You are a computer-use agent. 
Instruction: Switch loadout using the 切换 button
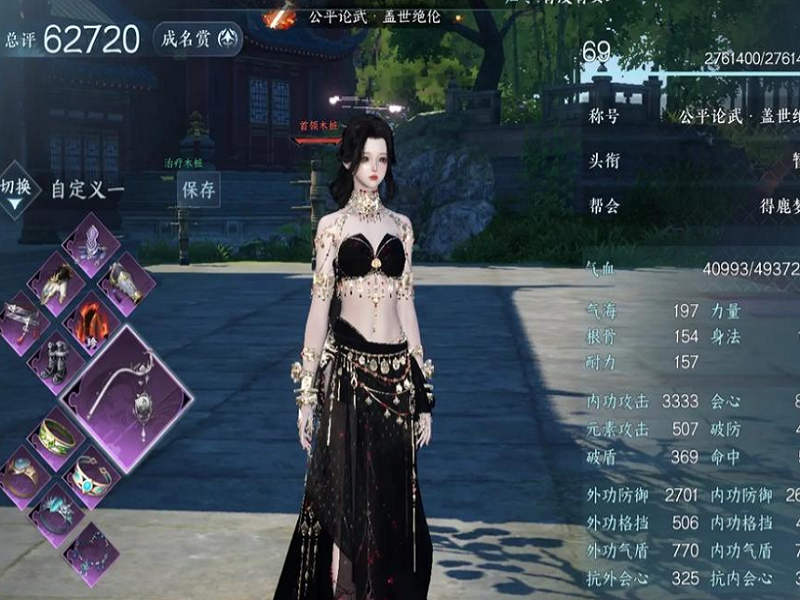[14, 192]
